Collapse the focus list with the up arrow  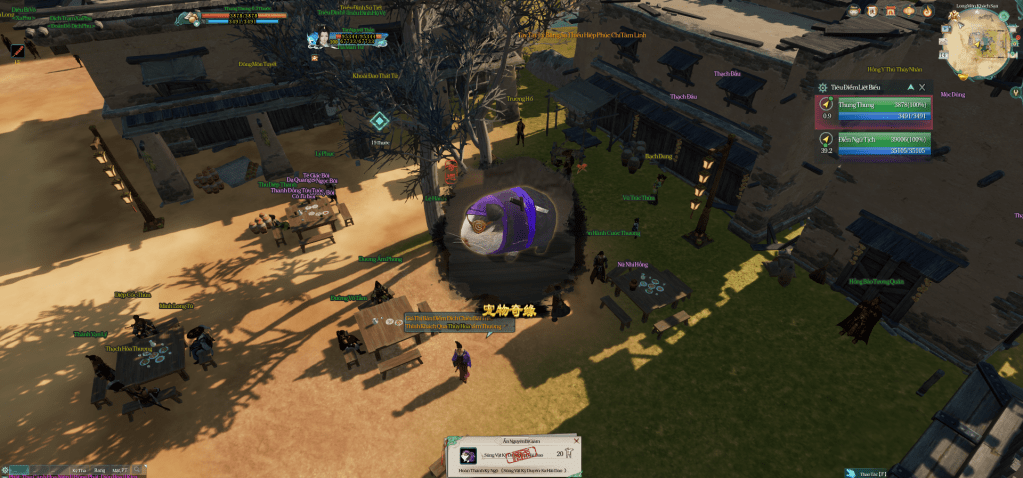click(x=909, y=88)
